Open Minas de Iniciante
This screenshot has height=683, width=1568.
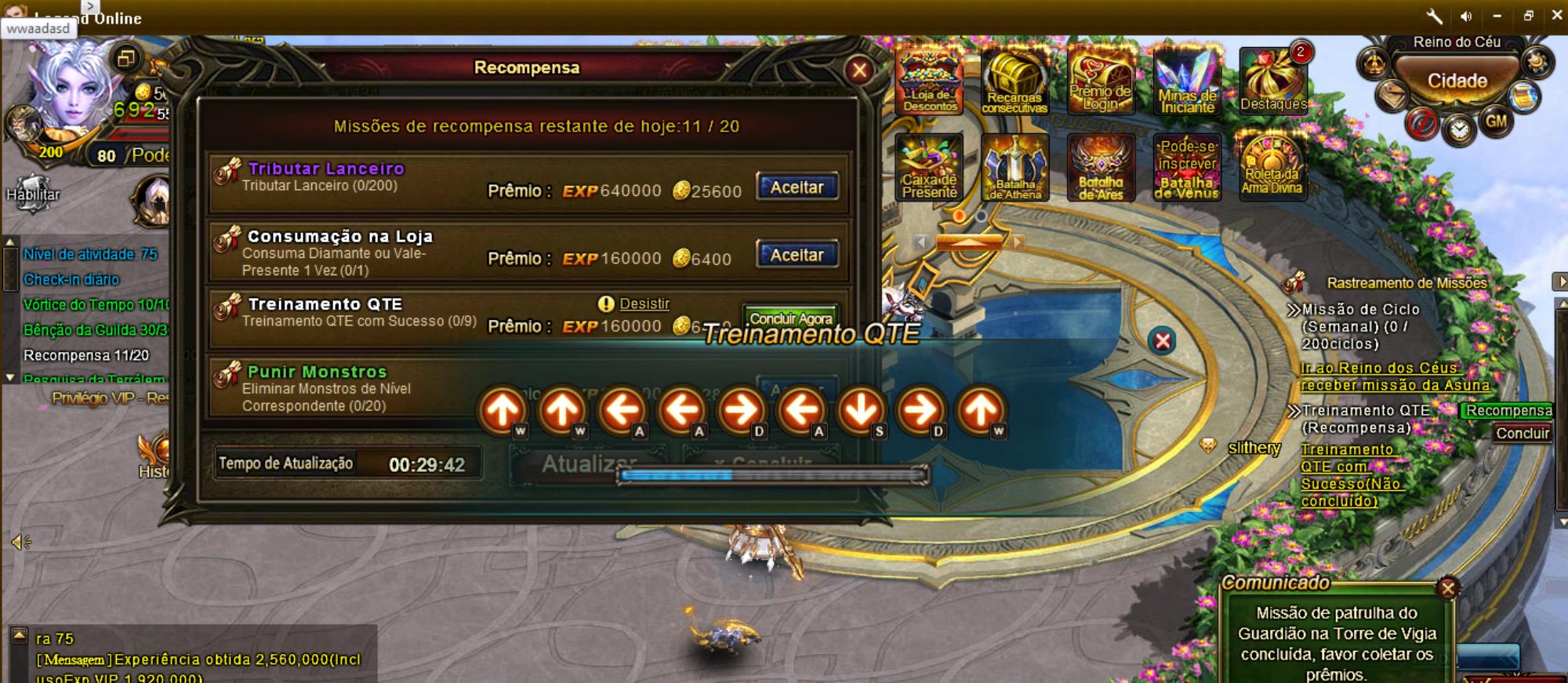(x=1187, y=80)
